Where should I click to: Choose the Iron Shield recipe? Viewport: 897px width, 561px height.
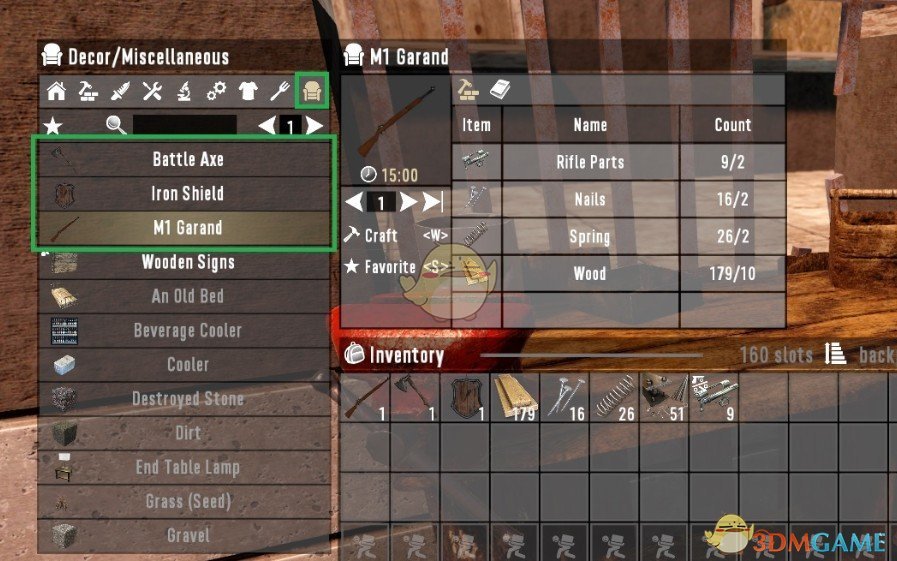coord(187,193)
